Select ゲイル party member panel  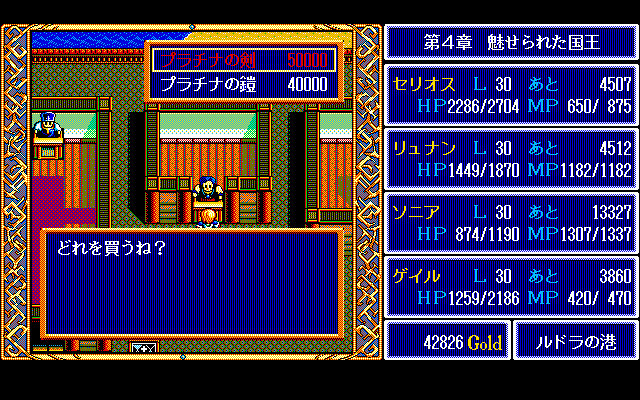[510, 286]
